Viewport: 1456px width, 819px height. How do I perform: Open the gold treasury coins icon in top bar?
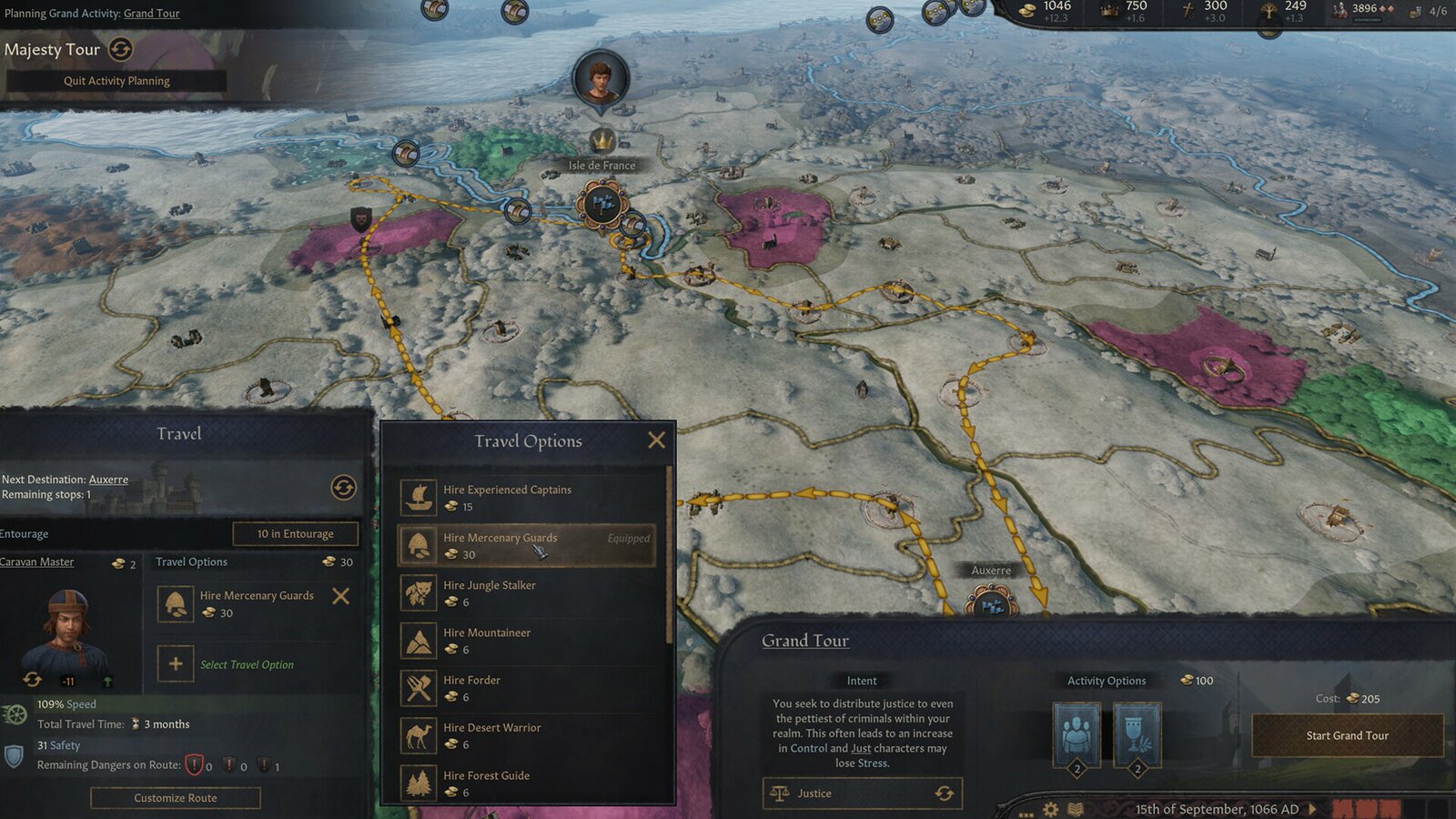click(1027, 8)
